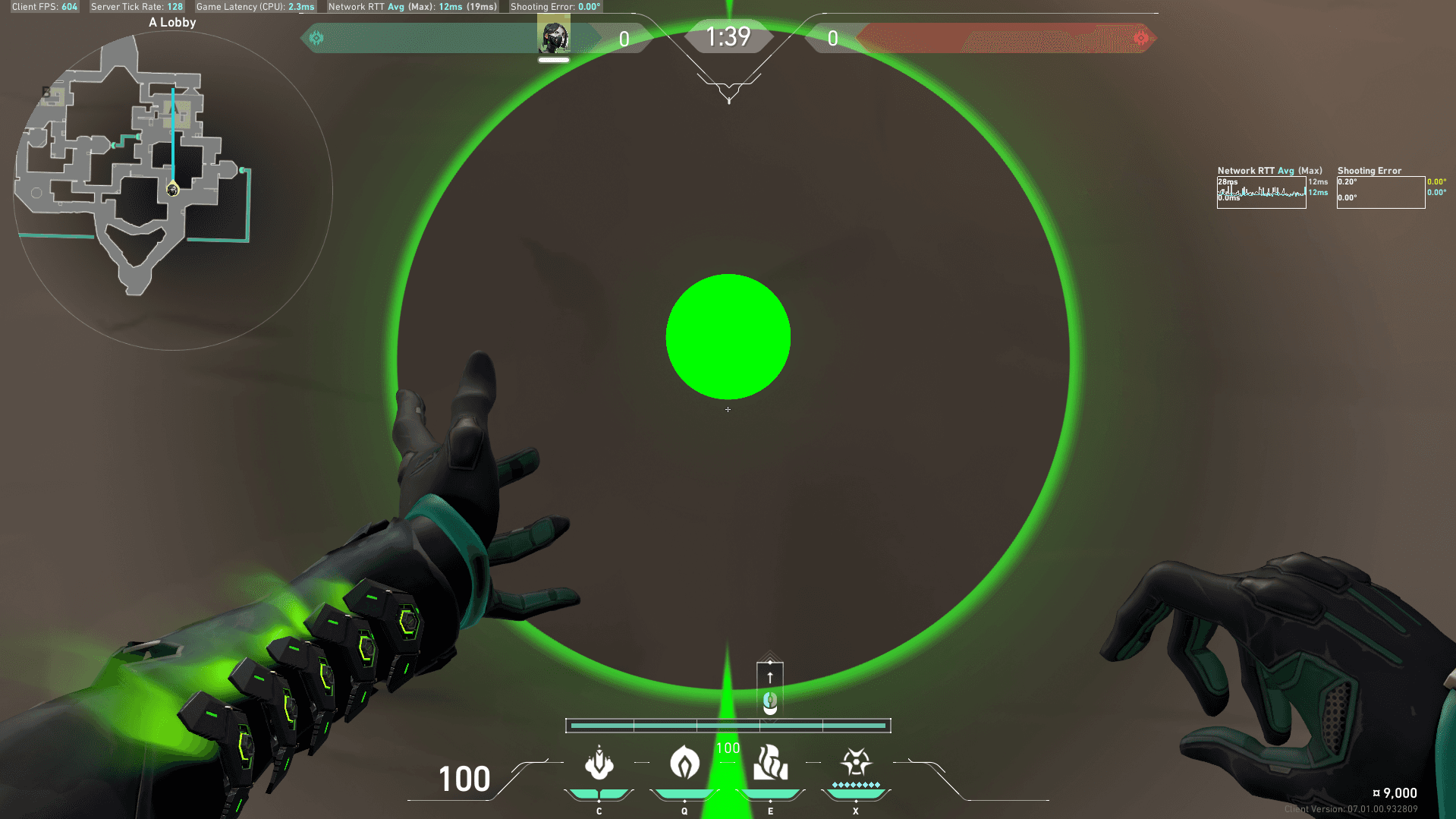Select Viper's Snake Bite ability icon
Screen dimensions: 1456x819
coord(599,763)
